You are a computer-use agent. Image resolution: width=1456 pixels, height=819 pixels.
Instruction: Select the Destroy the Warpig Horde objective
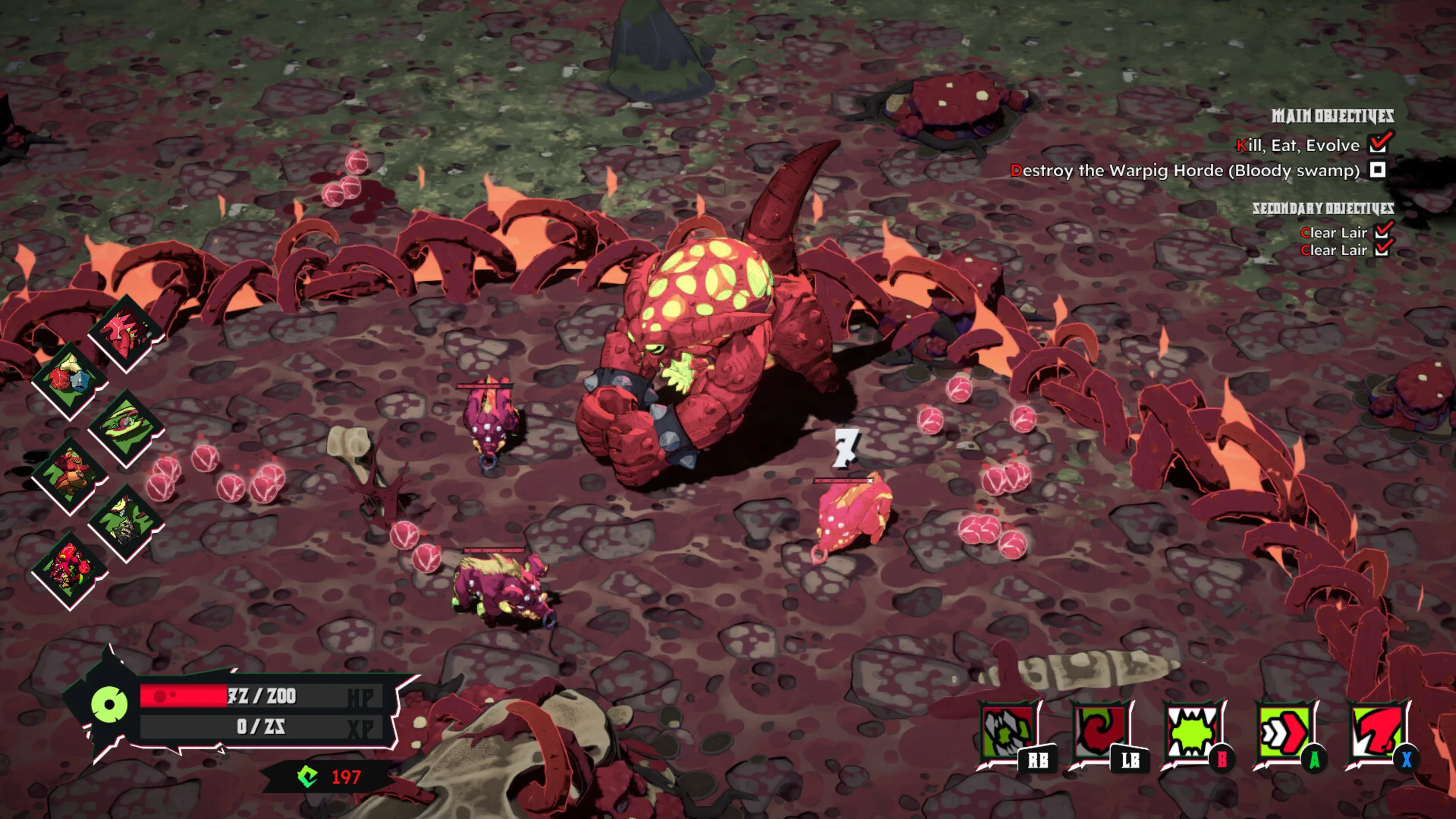tap(1185, 170)
